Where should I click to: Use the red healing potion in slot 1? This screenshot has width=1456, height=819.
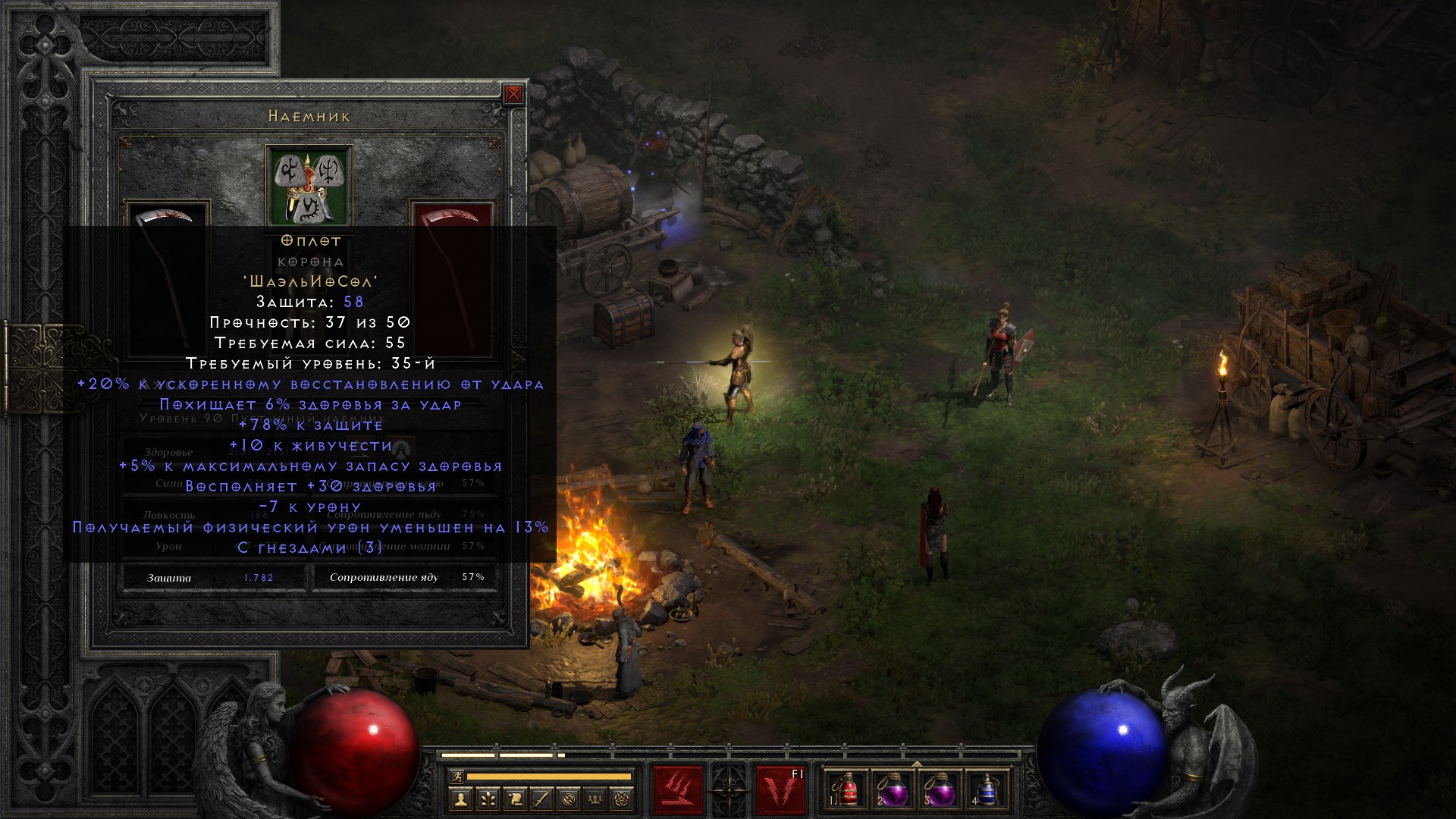[x=846, y=790]
